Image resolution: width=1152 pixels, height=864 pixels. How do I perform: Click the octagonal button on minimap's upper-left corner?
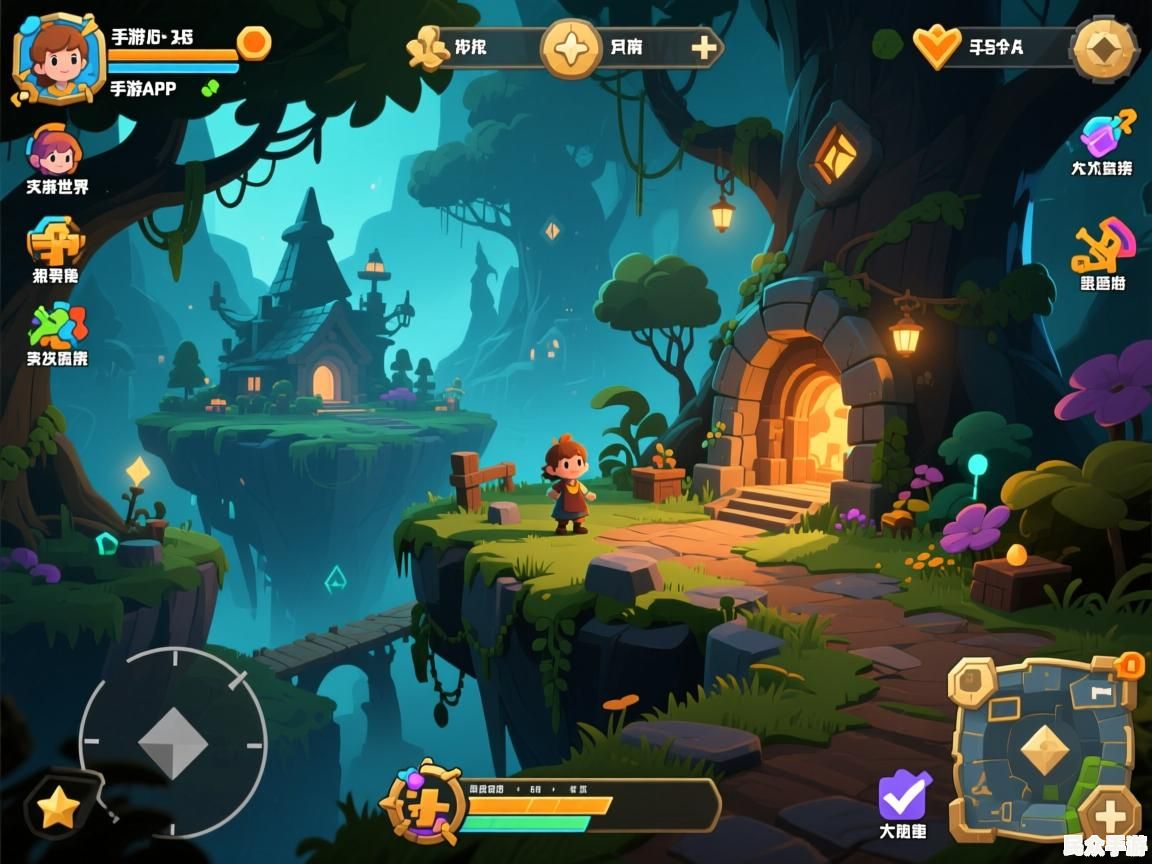point(971,683)
